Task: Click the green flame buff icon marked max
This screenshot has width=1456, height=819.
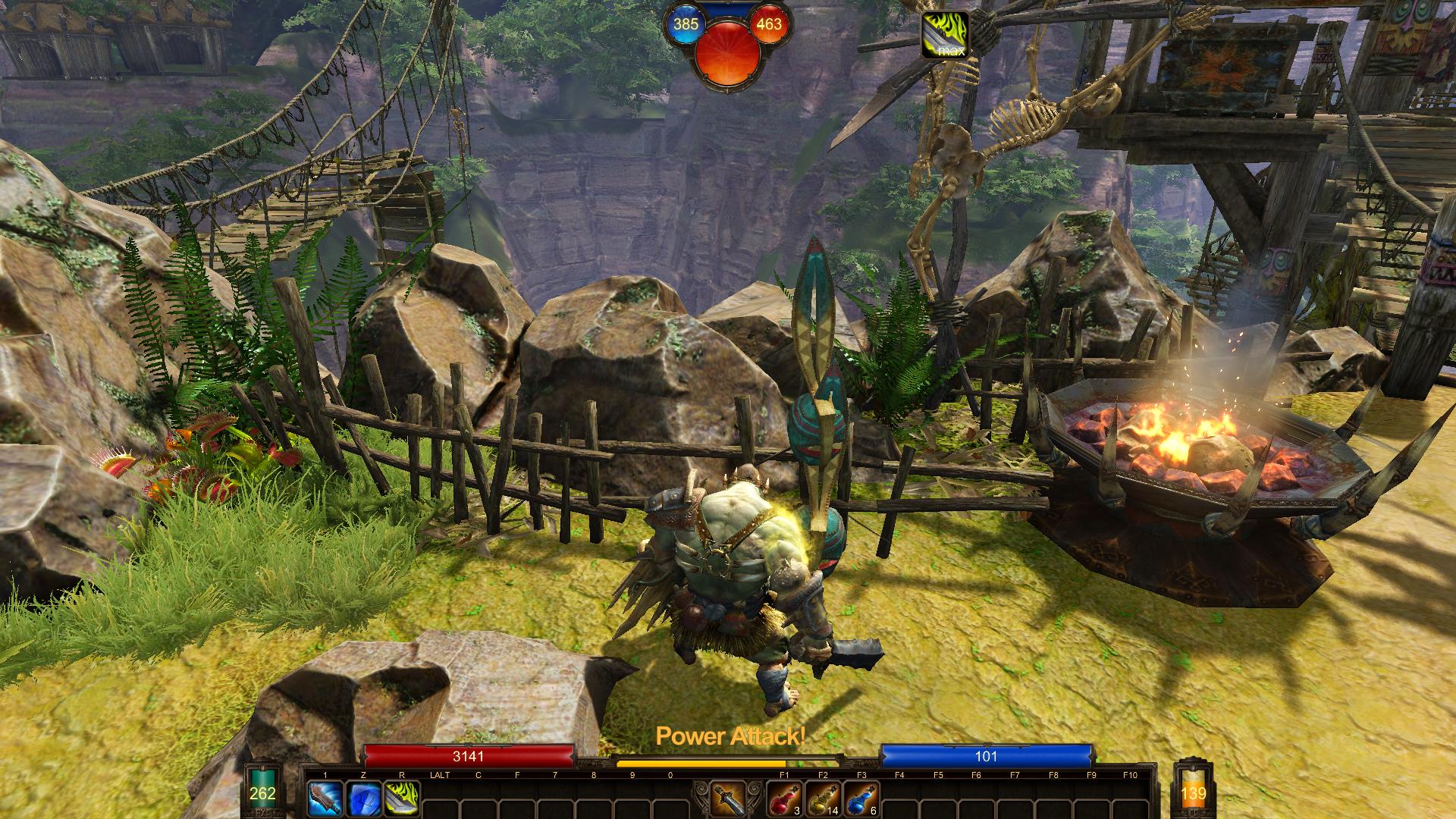Action: (x=944, y=35)
